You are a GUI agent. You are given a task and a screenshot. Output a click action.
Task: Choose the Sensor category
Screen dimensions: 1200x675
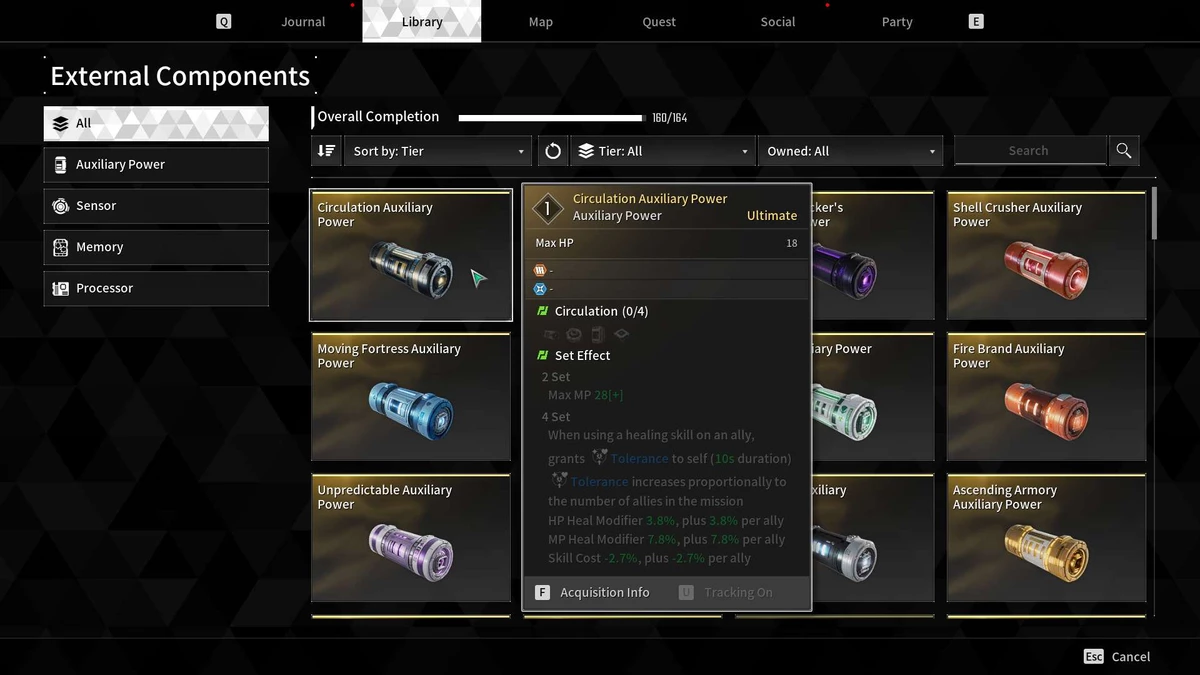coord(156,206)
